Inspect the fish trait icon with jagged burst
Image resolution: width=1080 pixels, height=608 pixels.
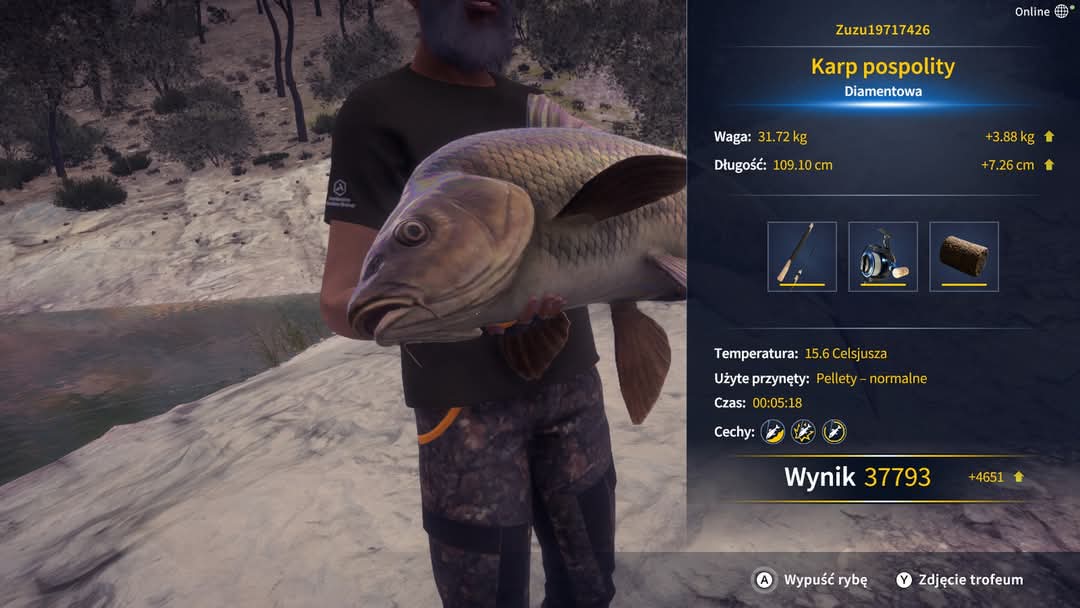point(803,432)
